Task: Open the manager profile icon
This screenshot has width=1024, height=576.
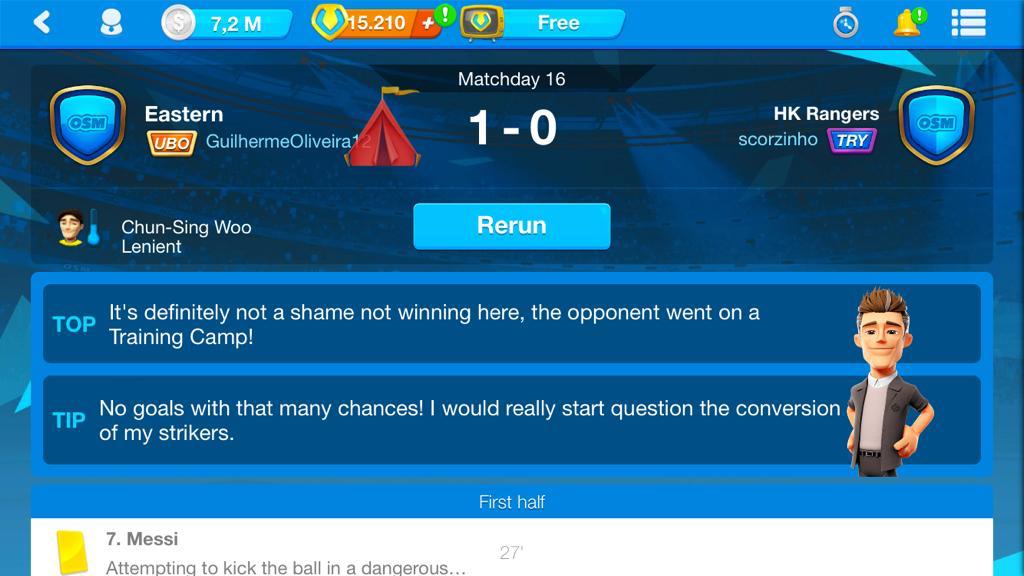Action: tap(111, 22)
